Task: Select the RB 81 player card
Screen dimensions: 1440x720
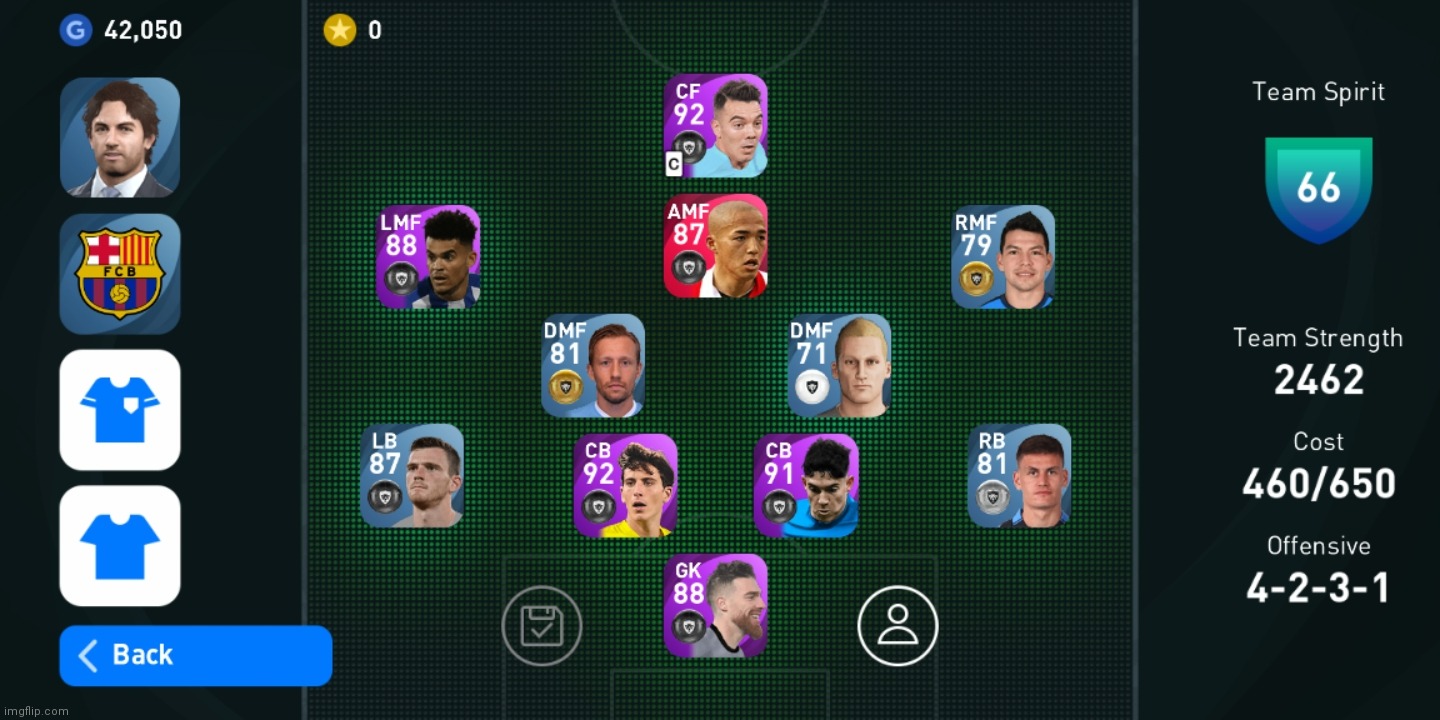Action: (x=1019, y=476)
